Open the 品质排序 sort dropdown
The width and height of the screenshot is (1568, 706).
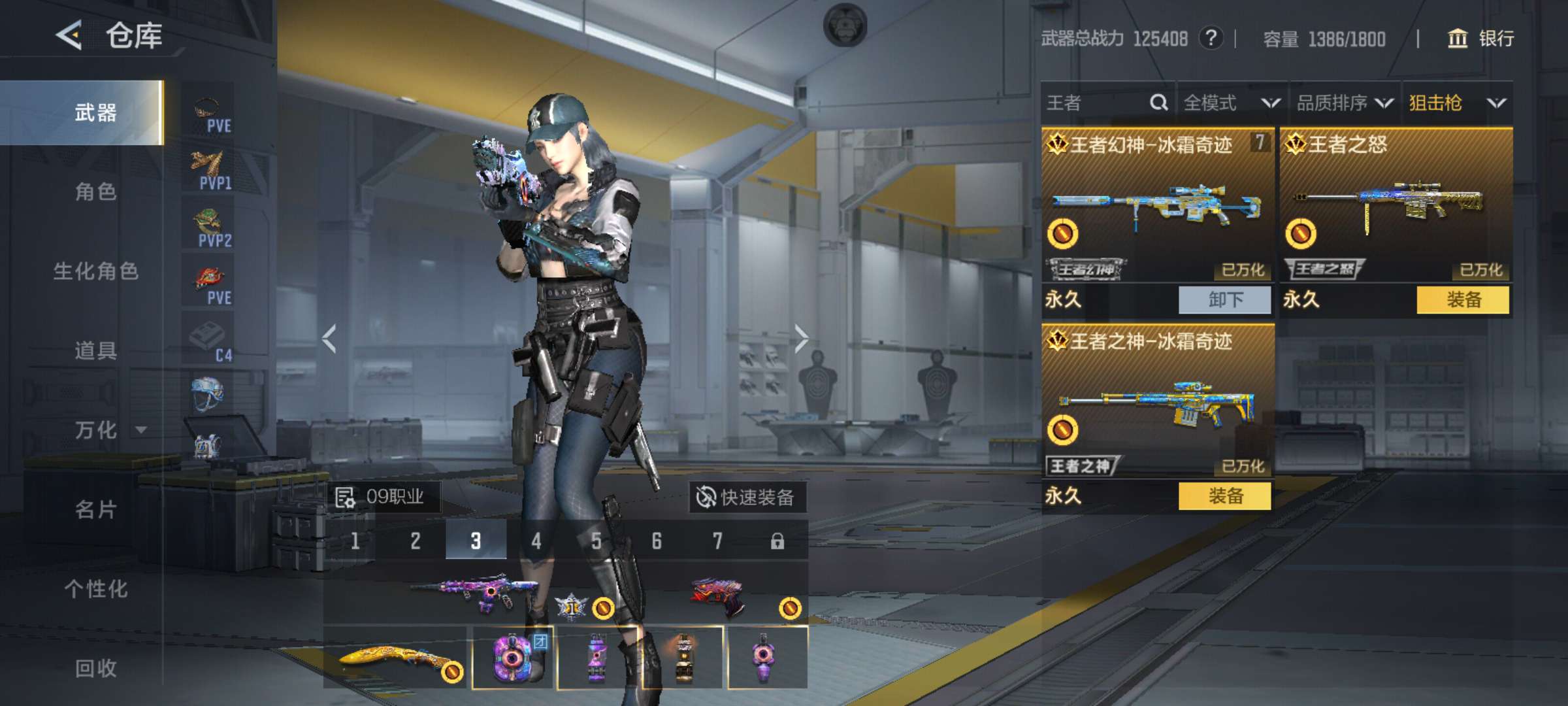(x=1344, y=103)
